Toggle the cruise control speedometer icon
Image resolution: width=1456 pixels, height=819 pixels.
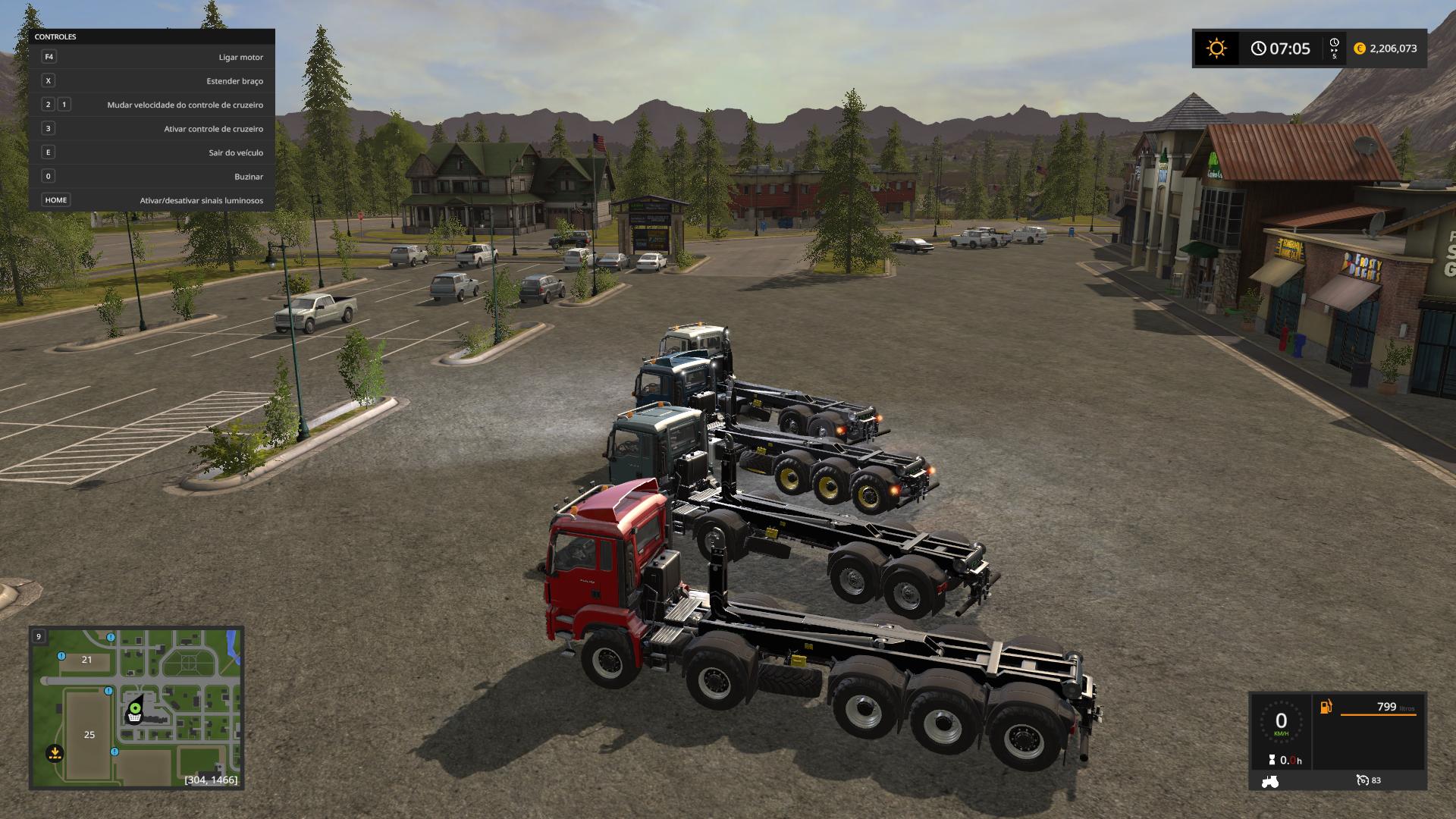tap(1363, 780)
